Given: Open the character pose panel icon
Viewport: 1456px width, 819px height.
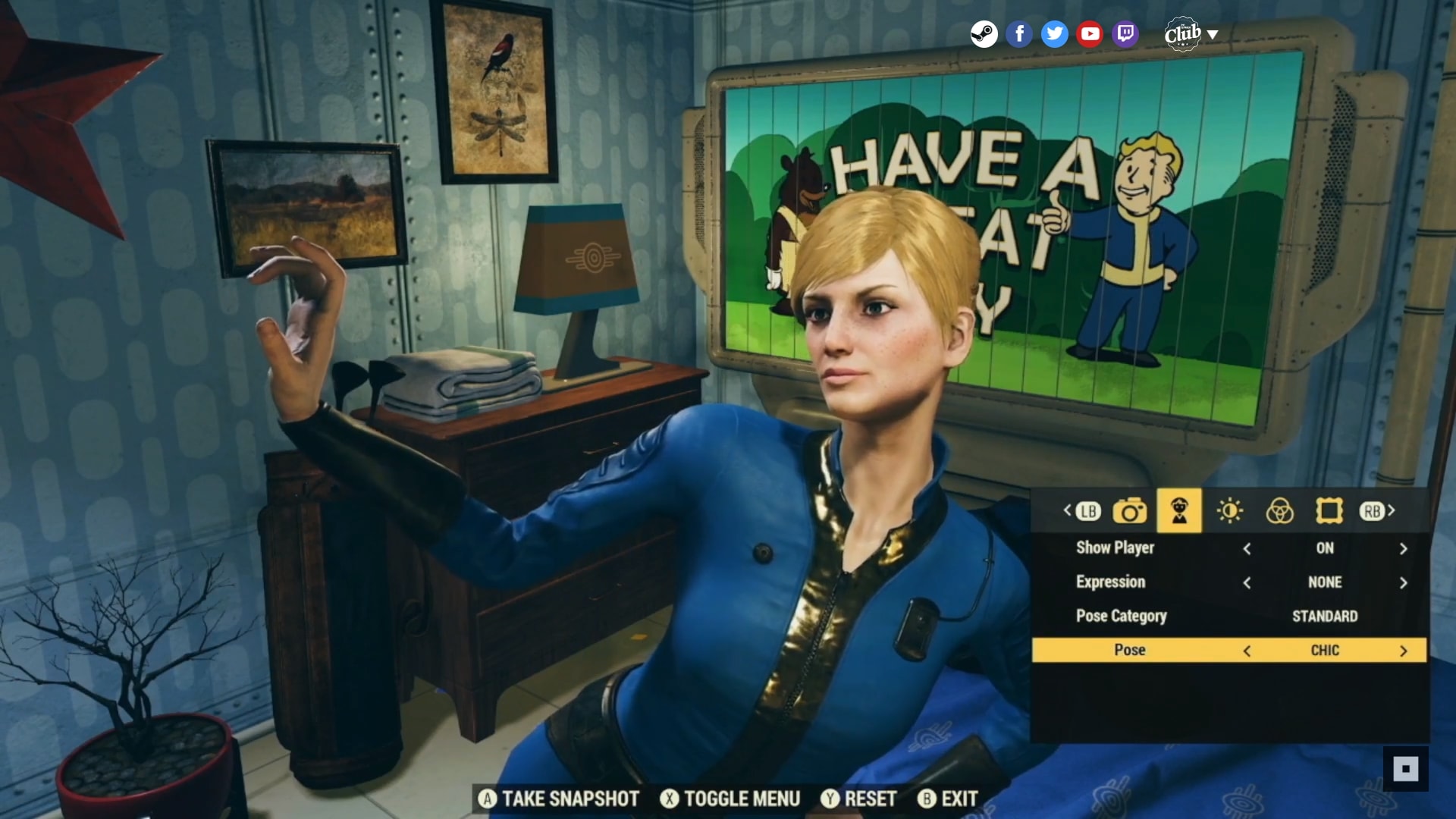Looking at the screenshot, I should 1178,511.
